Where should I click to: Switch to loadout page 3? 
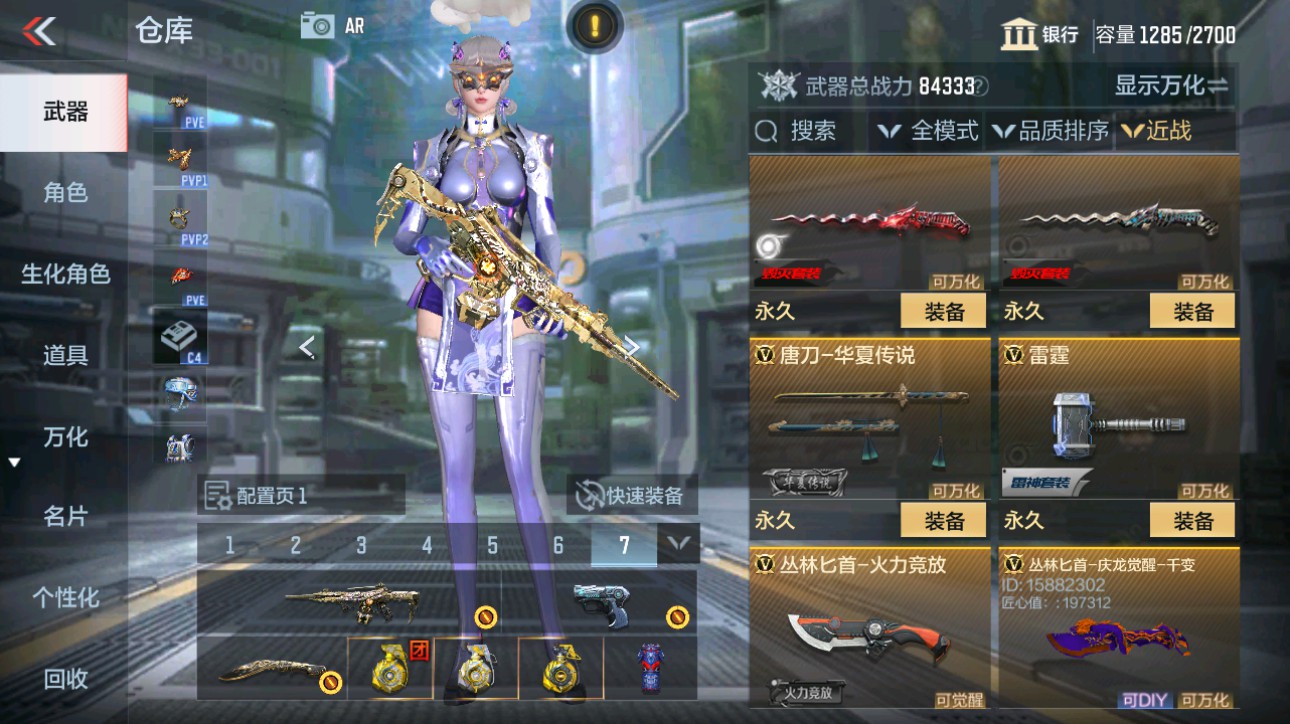pyautogui.click(x=360, y=544)
